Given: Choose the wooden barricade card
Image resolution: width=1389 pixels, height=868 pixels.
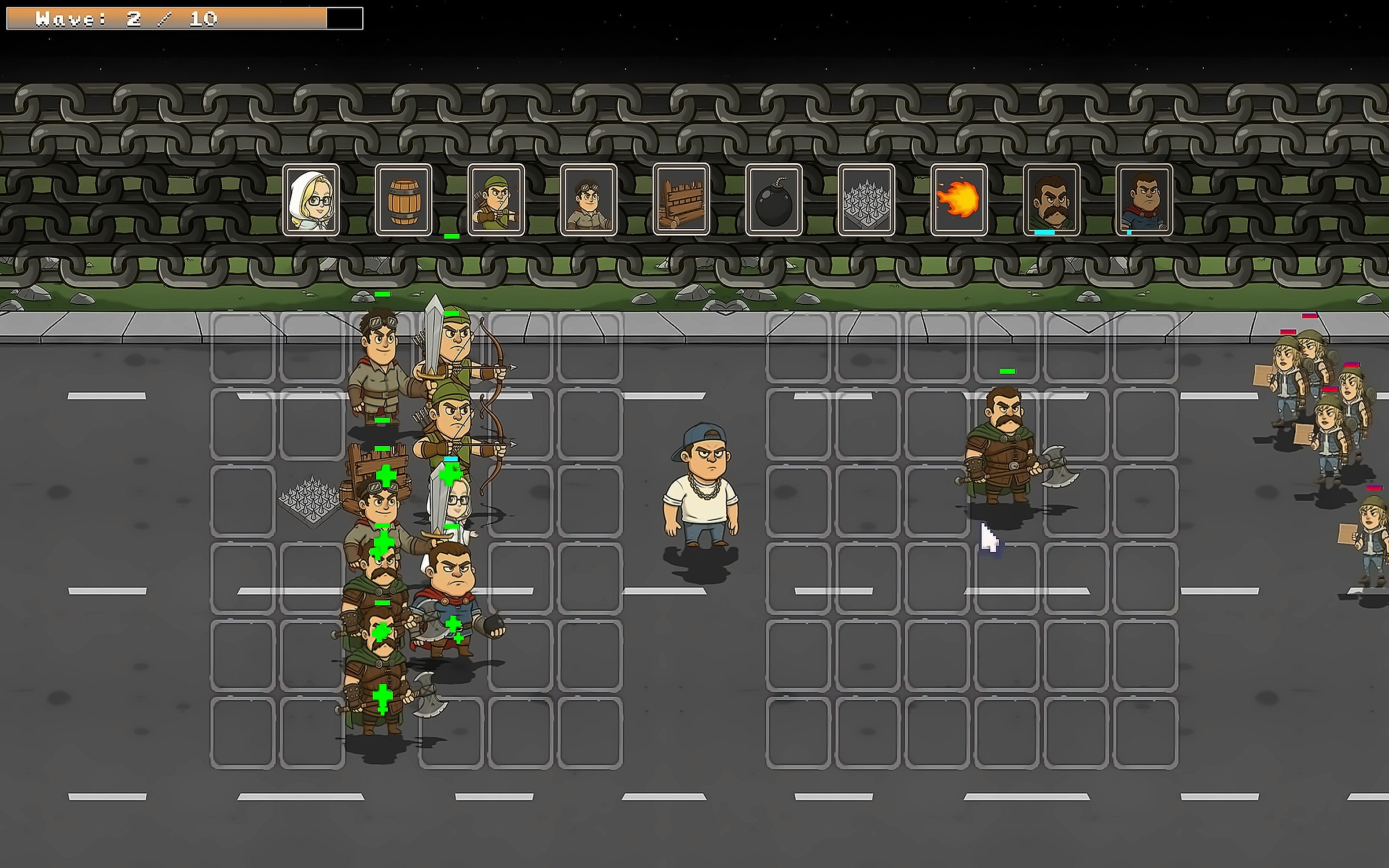Looking at the screenshot, I should pos(681,200).
